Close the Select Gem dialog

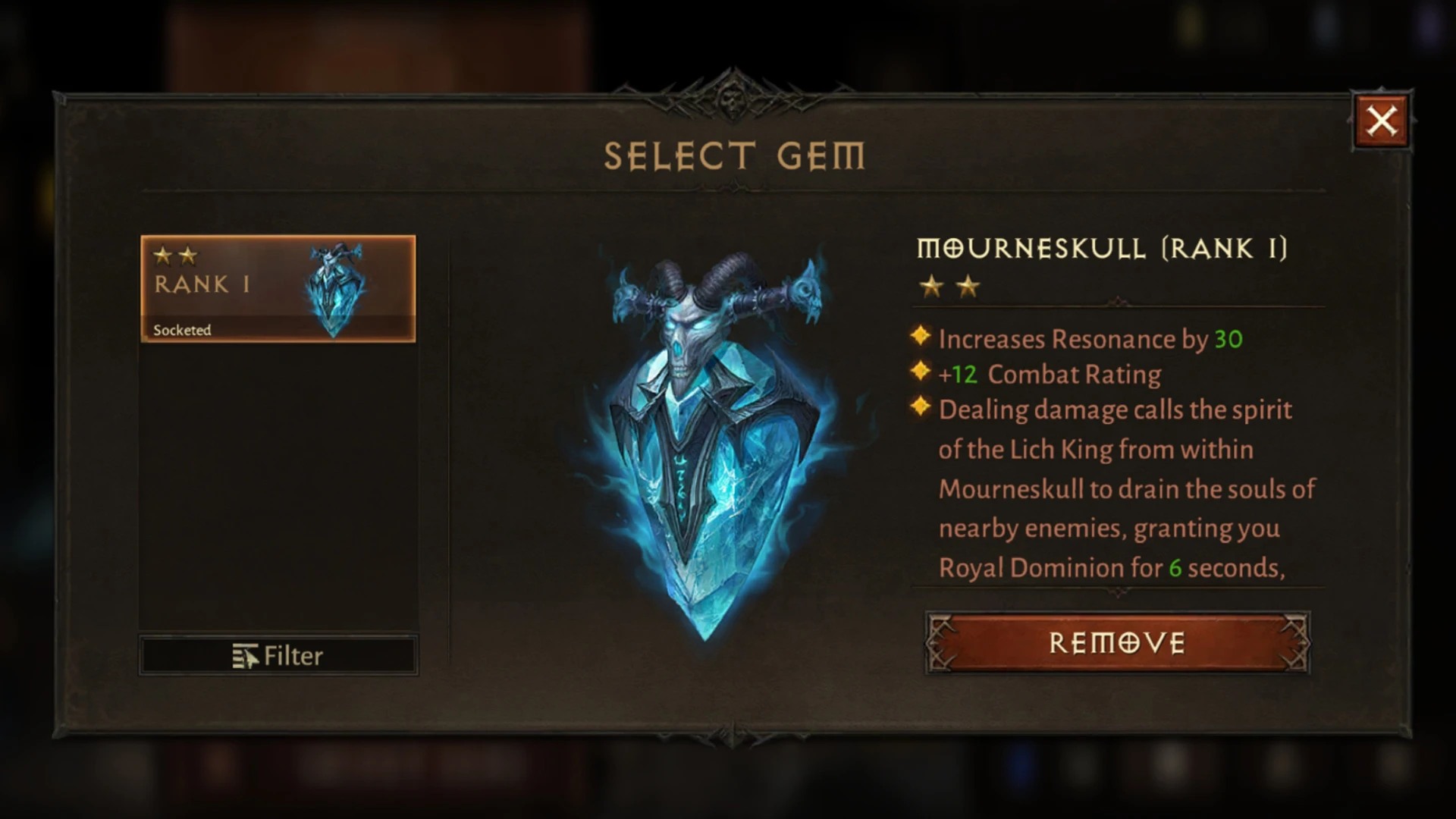pyautogui.click(x=1382, y=120)
